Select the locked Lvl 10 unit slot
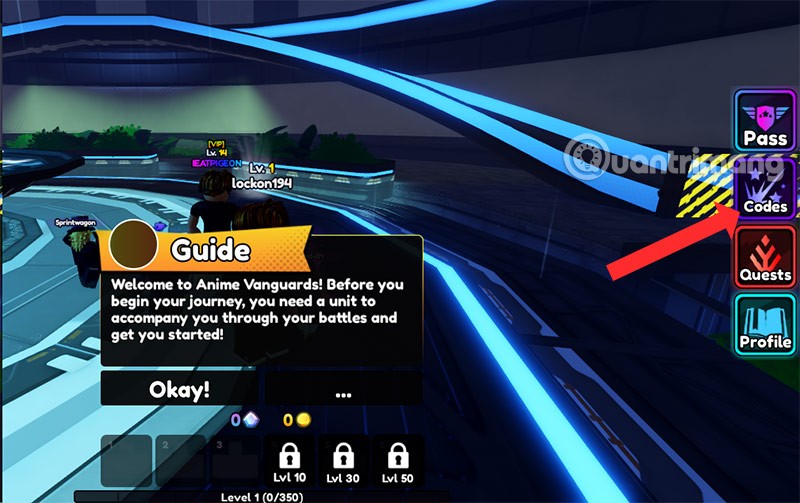This screenshot has width=800, height=503. coord(287,461)
